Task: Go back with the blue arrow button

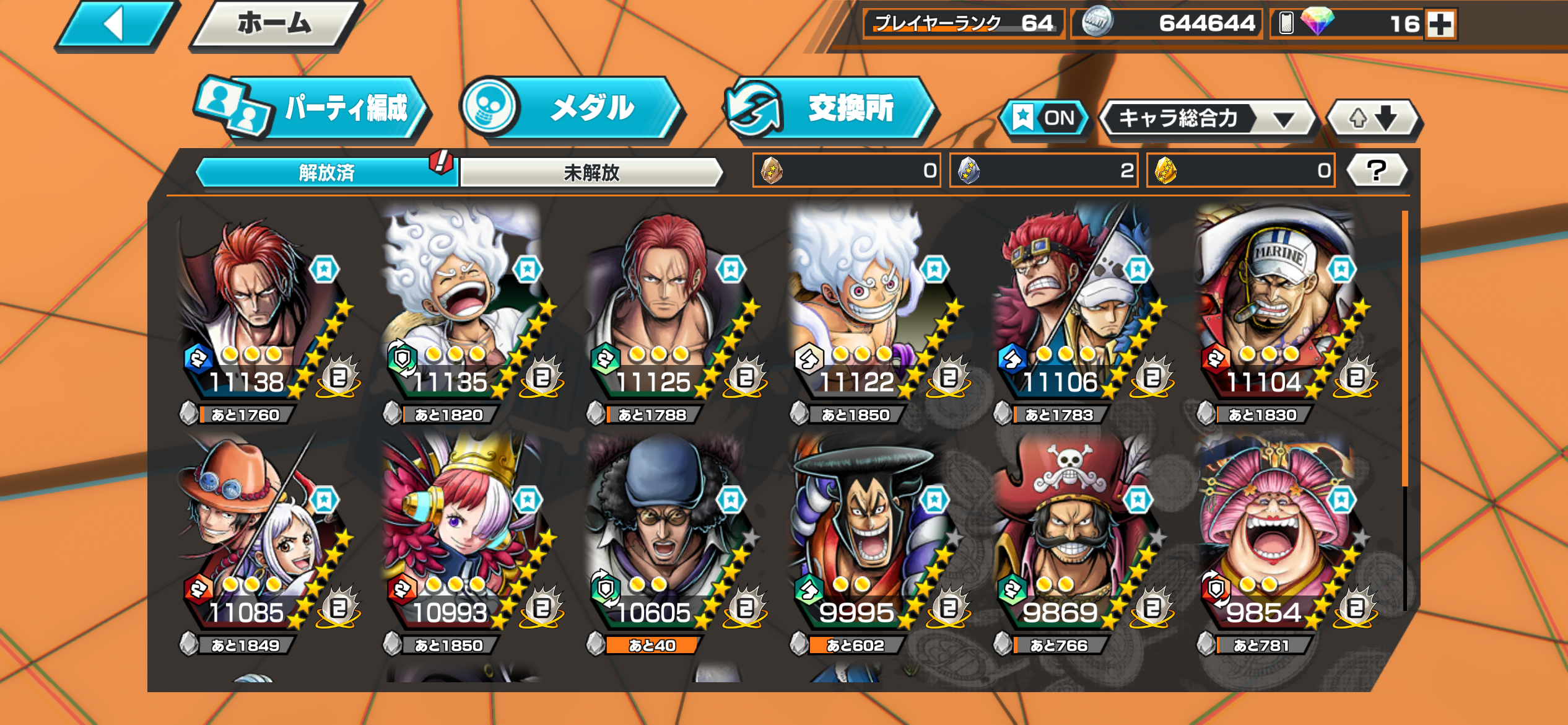Action: (115, 25)
